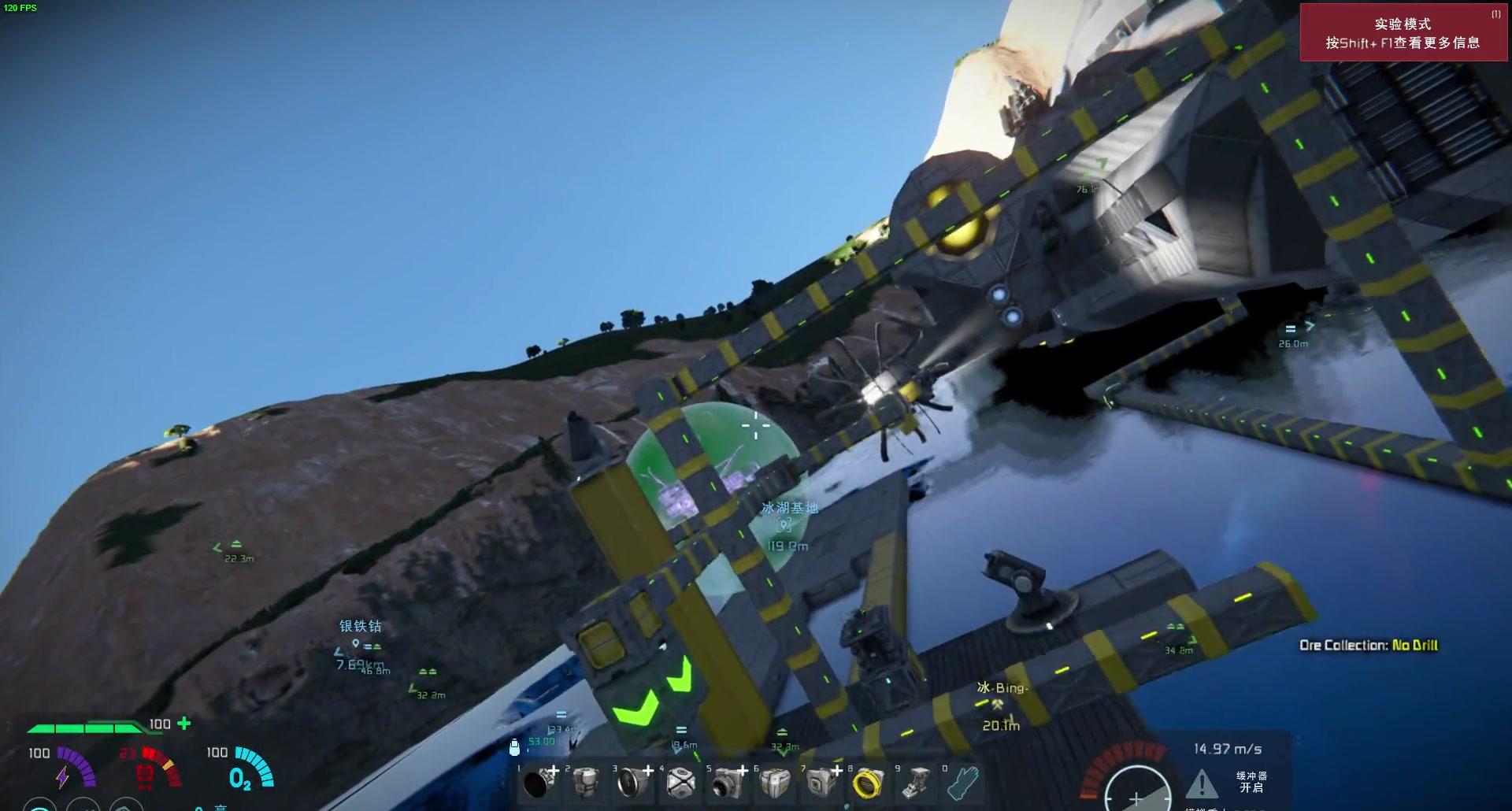Image resolution: width=1512 pixels, height=811 pixels.
Task: Choose the cargo container block in slot 6
Action: (775, 783)
